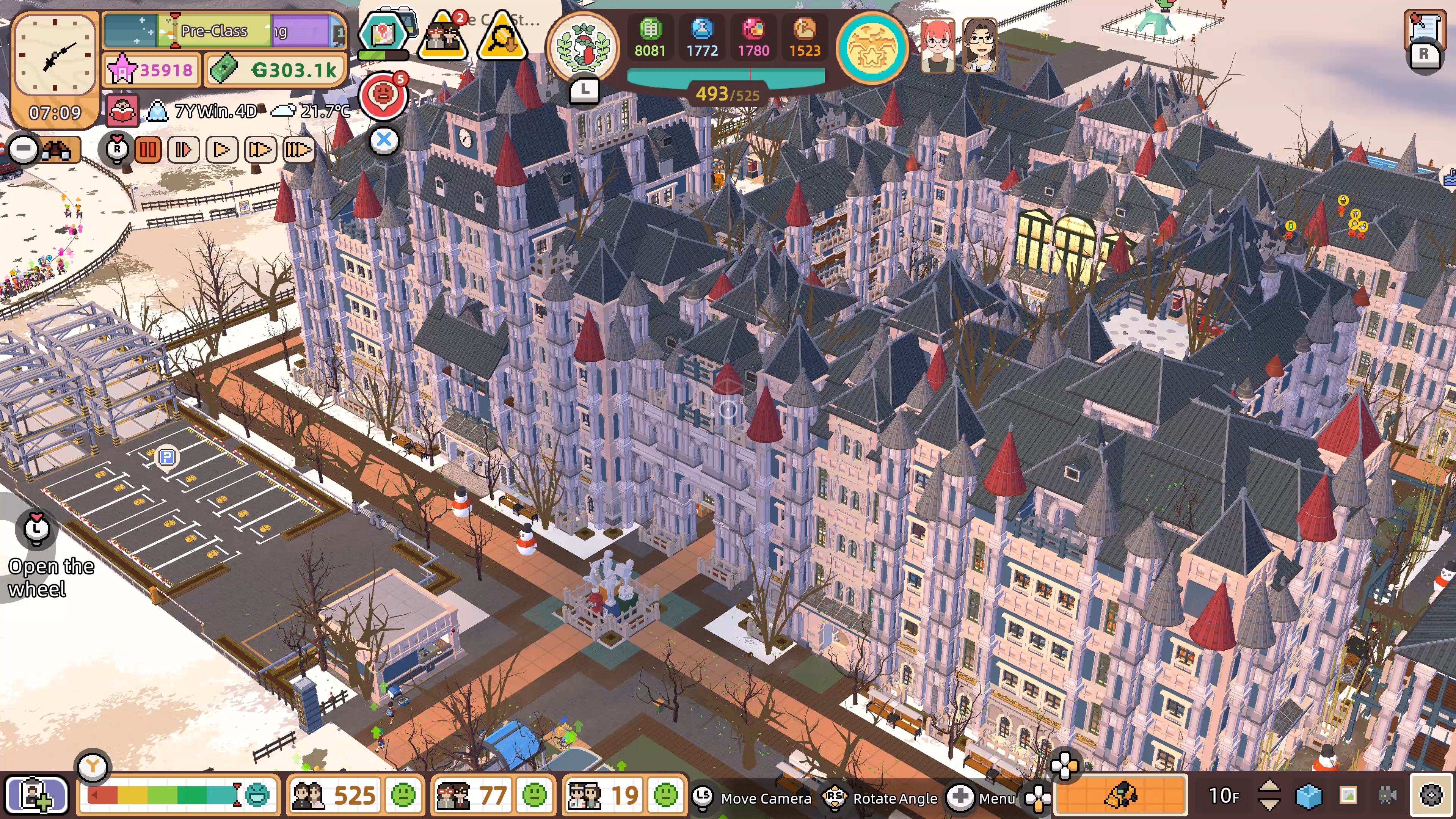
Task: Dismiss notifications with the blue X button
Action: coord(384,140)
